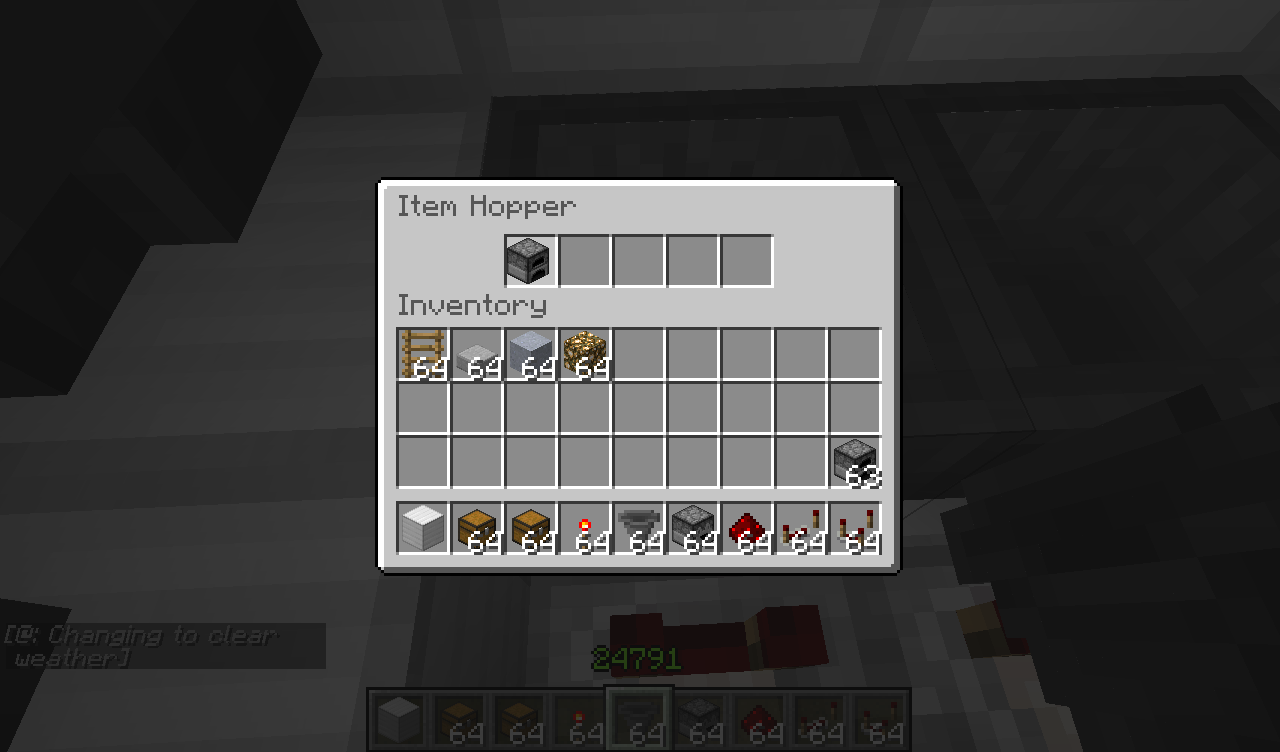Pick up the redstone torch stack
The image size is (1280, 752).
point(585,528)
